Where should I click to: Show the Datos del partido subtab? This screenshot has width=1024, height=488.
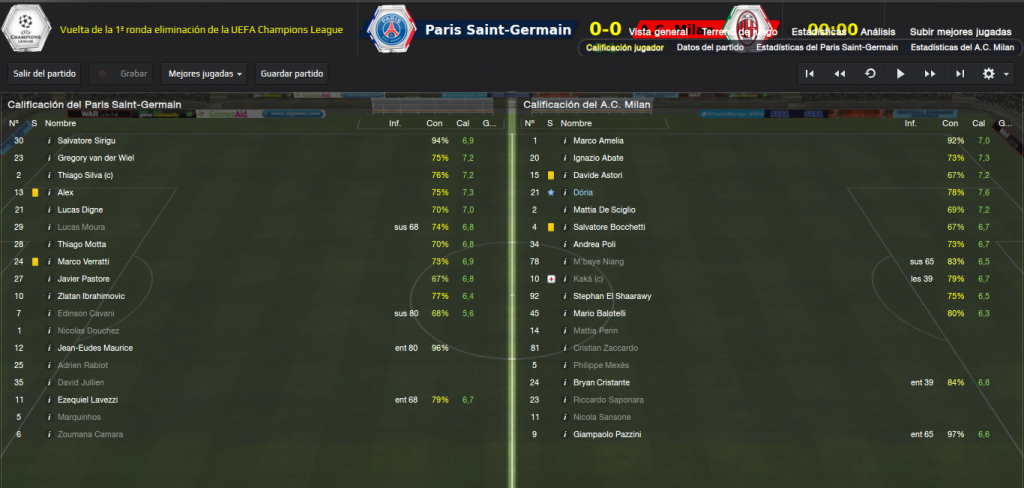[x=709, y=47]
